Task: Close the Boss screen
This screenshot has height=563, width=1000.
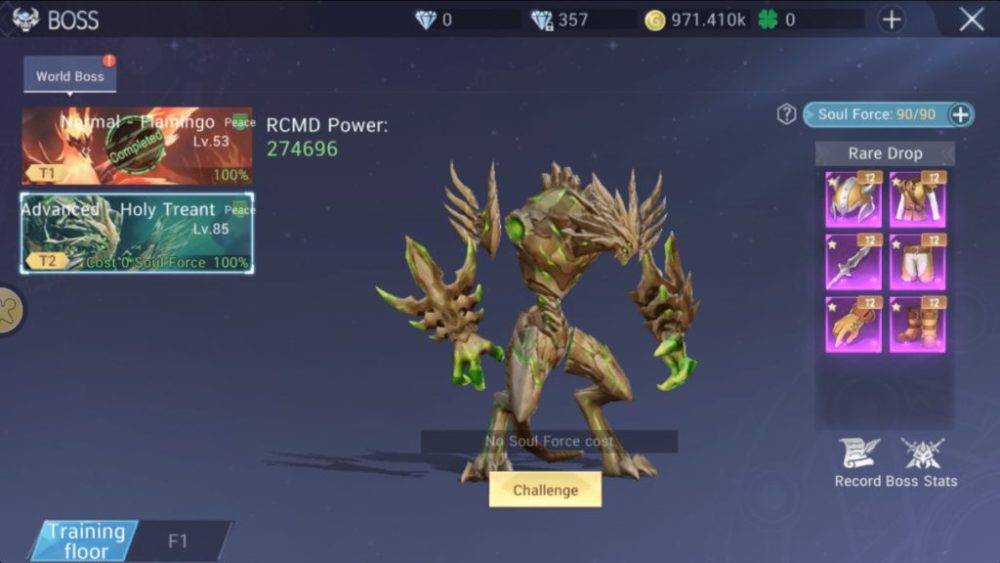Action: (971, 19)
